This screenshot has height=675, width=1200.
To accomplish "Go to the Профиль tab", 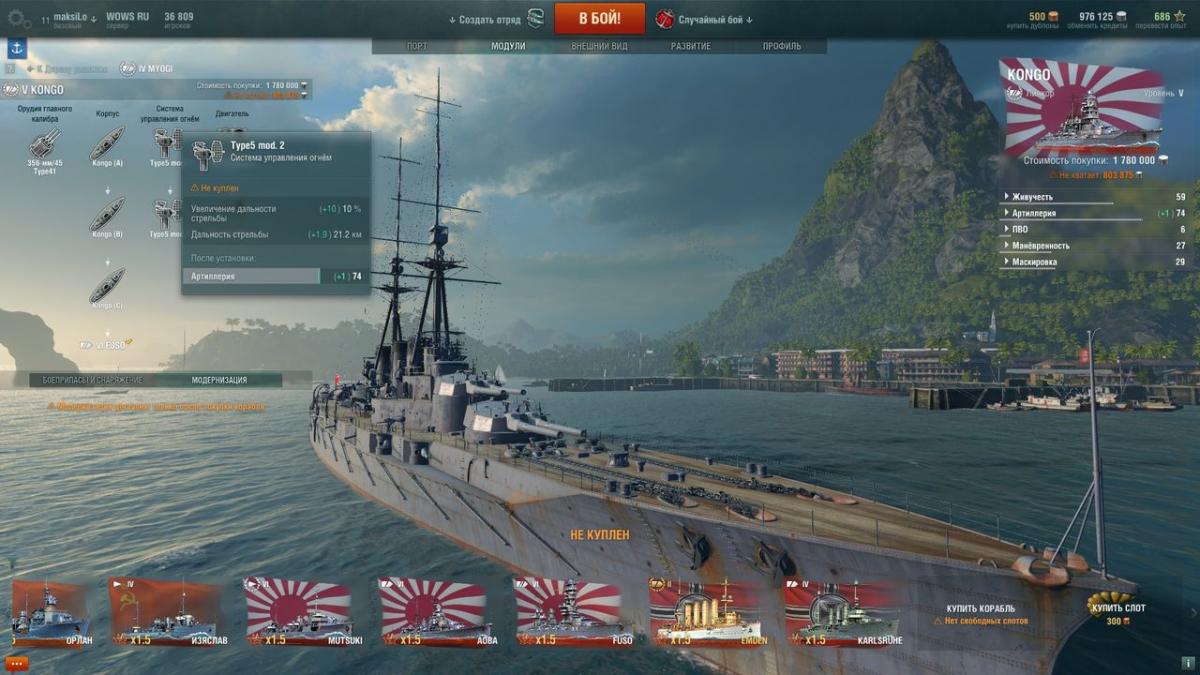I will pyautogui.click(x=781, y=46).
